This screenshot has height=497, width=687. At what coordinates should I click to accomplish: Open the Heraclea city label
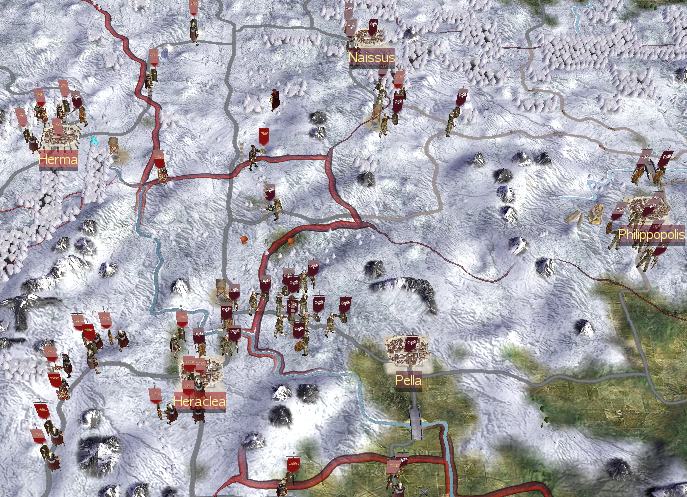tap(199, 401)
